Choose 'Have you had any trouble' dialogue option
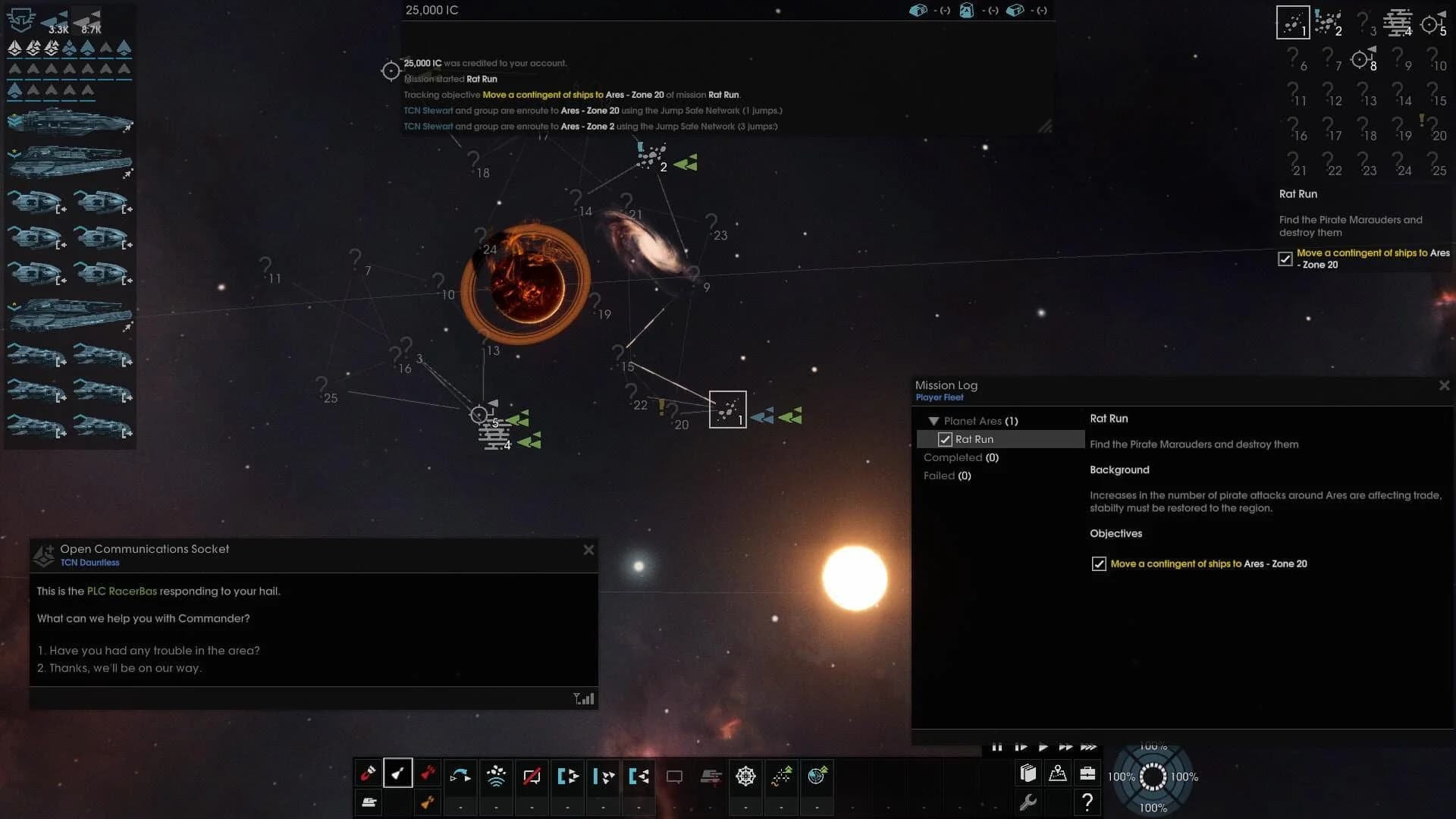 coord(149,651)
